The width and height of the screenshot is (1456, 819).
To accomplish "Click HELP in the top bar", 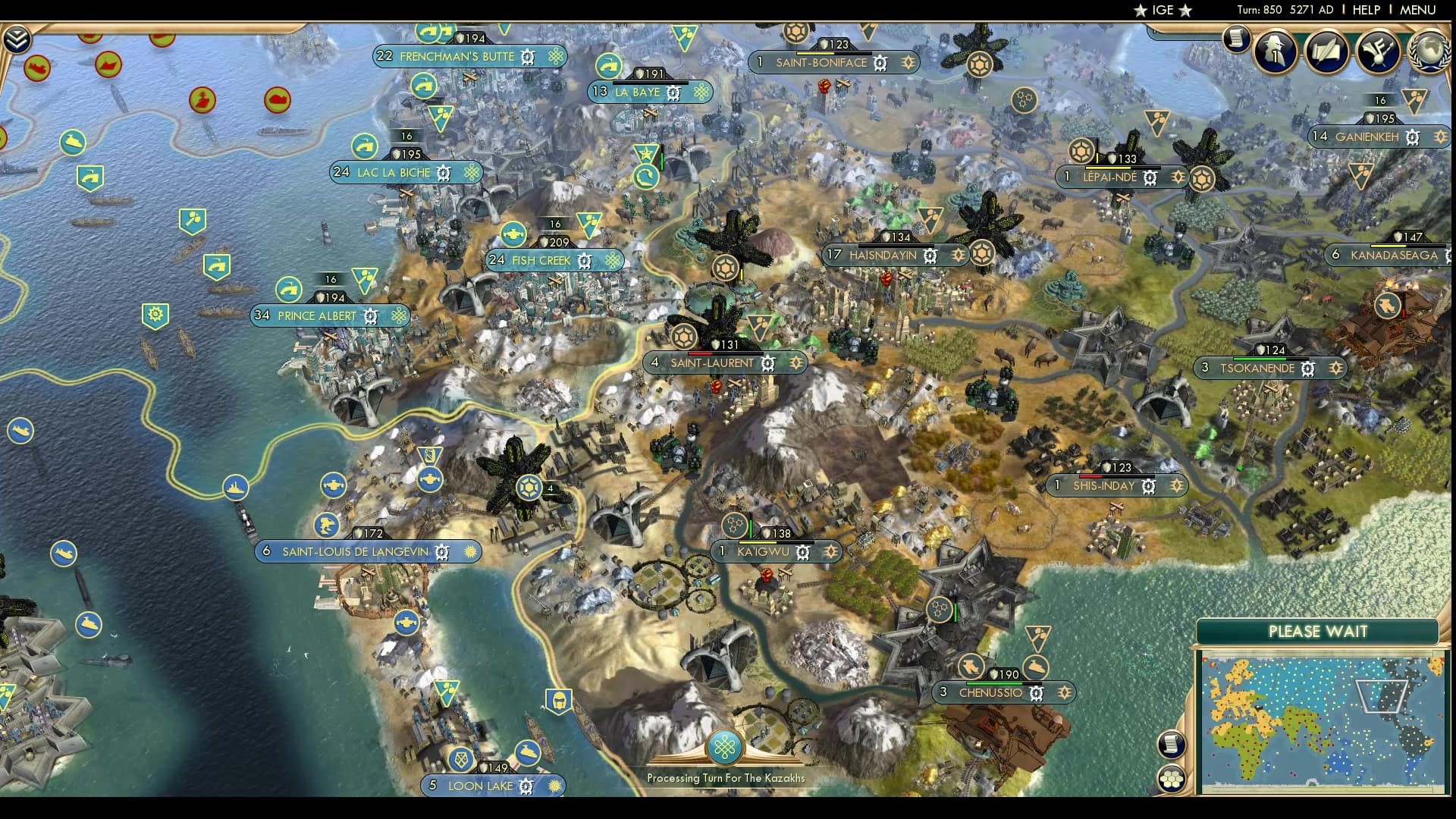I will 1365,11.
